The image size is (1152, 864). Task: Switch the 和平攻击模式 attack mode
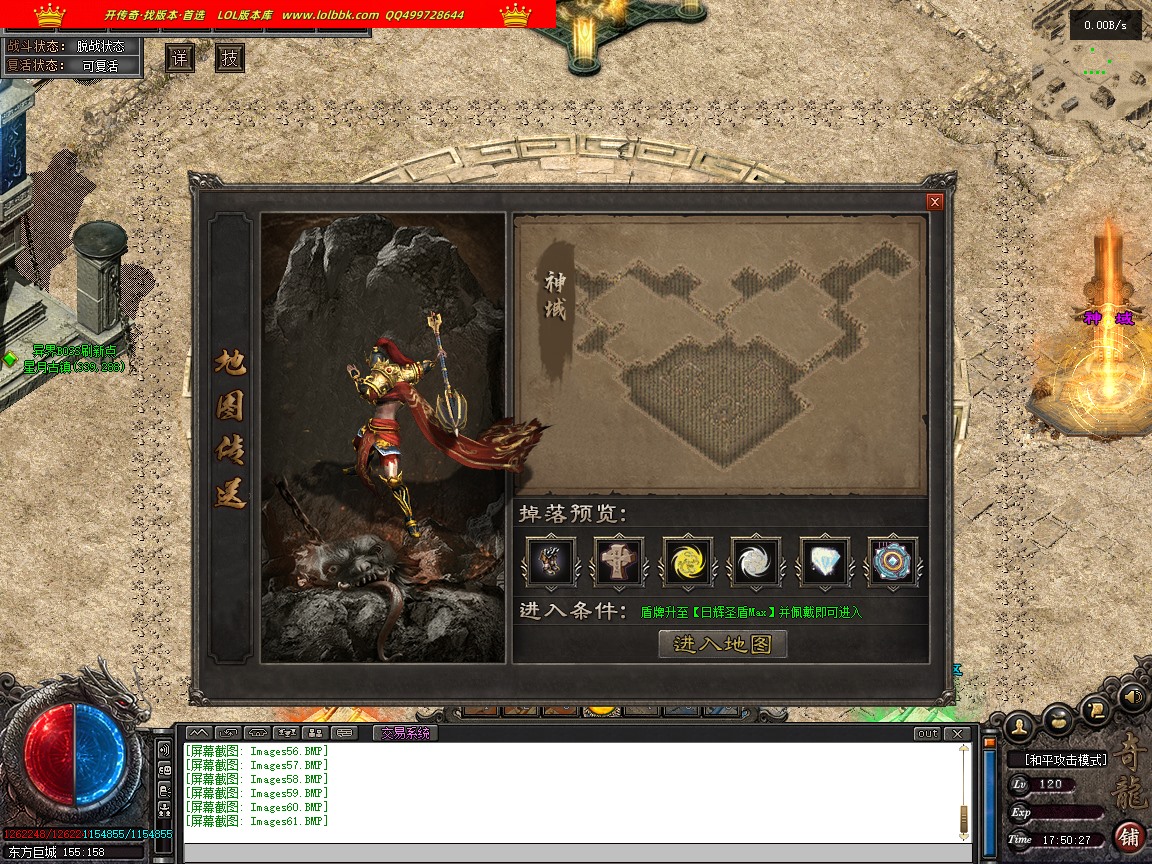(1067, 760)
